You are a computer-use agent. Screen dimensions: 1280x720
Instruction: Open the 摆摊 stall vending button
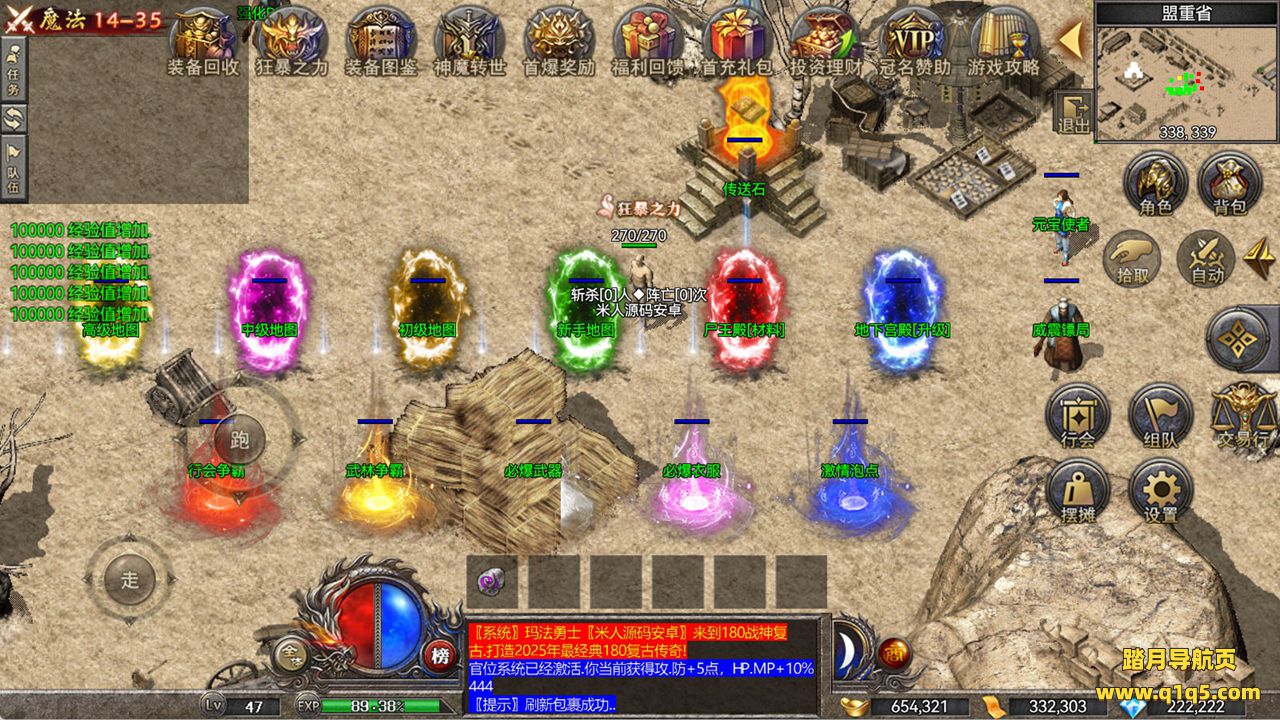pyautogui.click(x=1078, y=492)
